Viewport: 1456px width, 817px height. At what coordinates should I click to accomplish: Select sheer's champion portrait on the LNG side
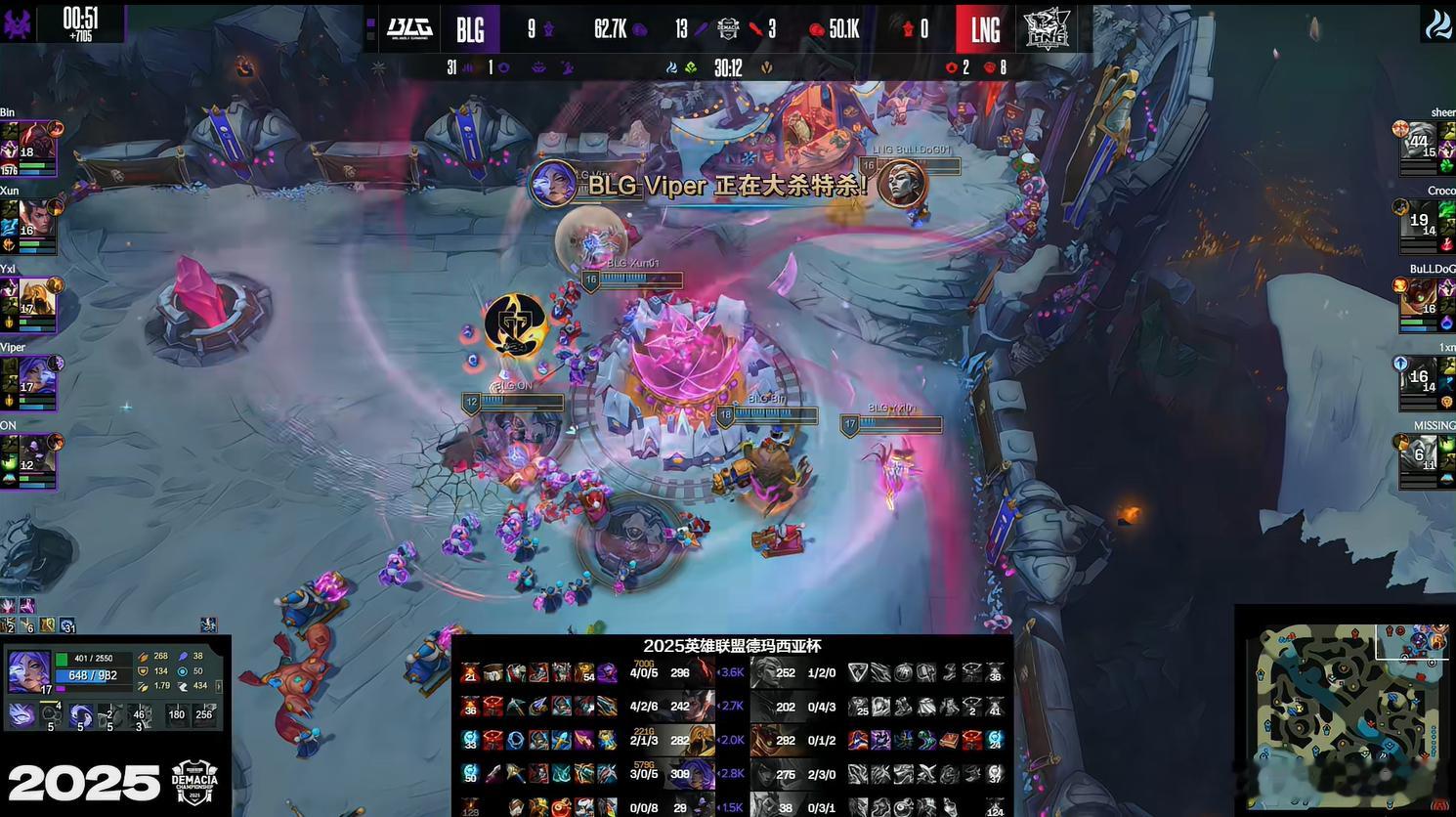tap(1419, 143)
